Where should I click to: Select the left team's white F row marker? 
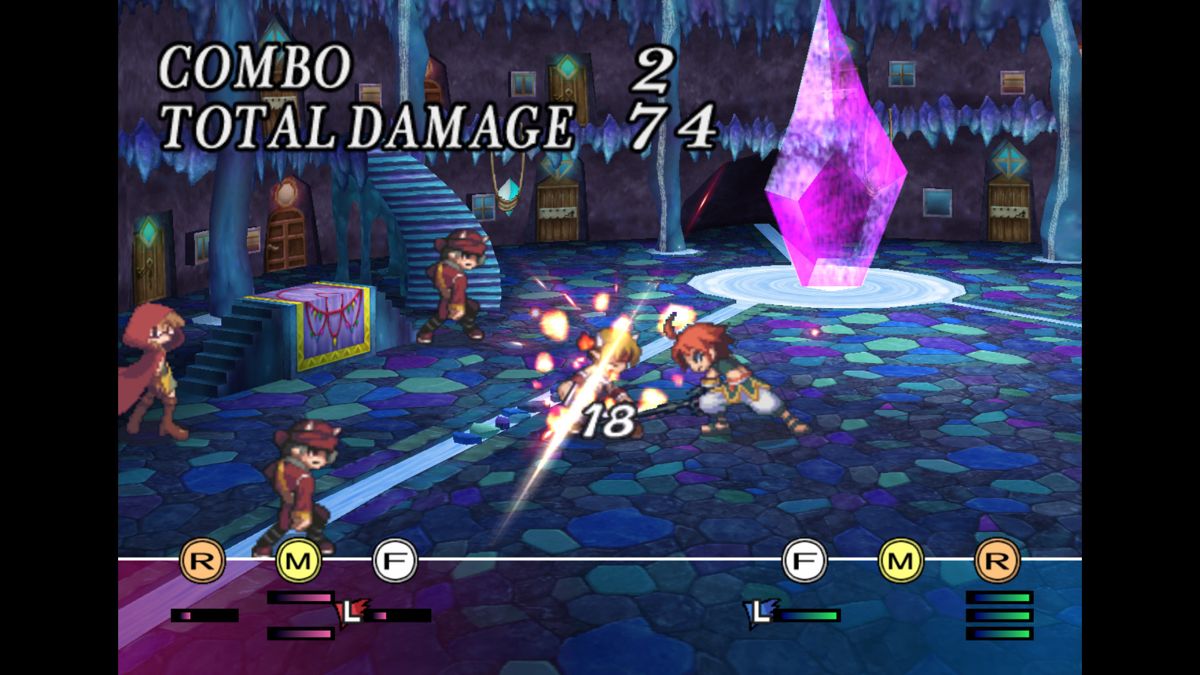(394, 561)
